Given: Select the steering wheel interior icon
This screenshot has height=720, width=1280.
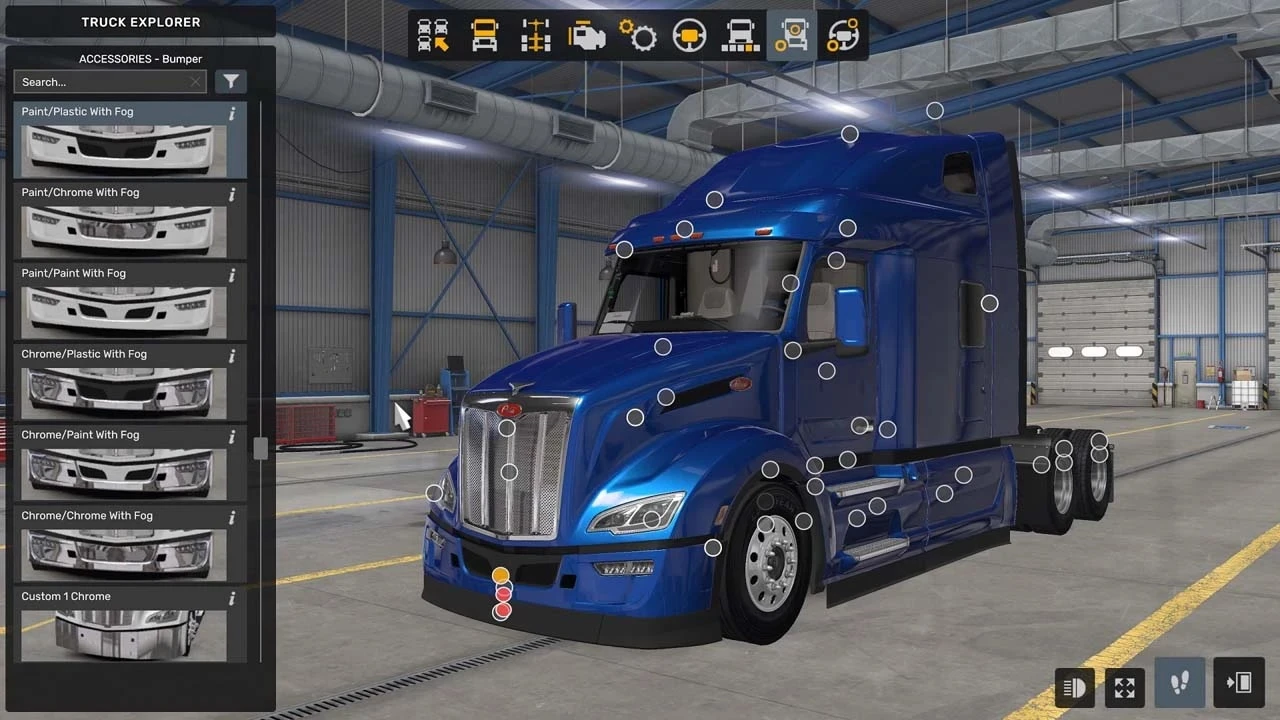Looking at the screenshot, I should point(689,35).
